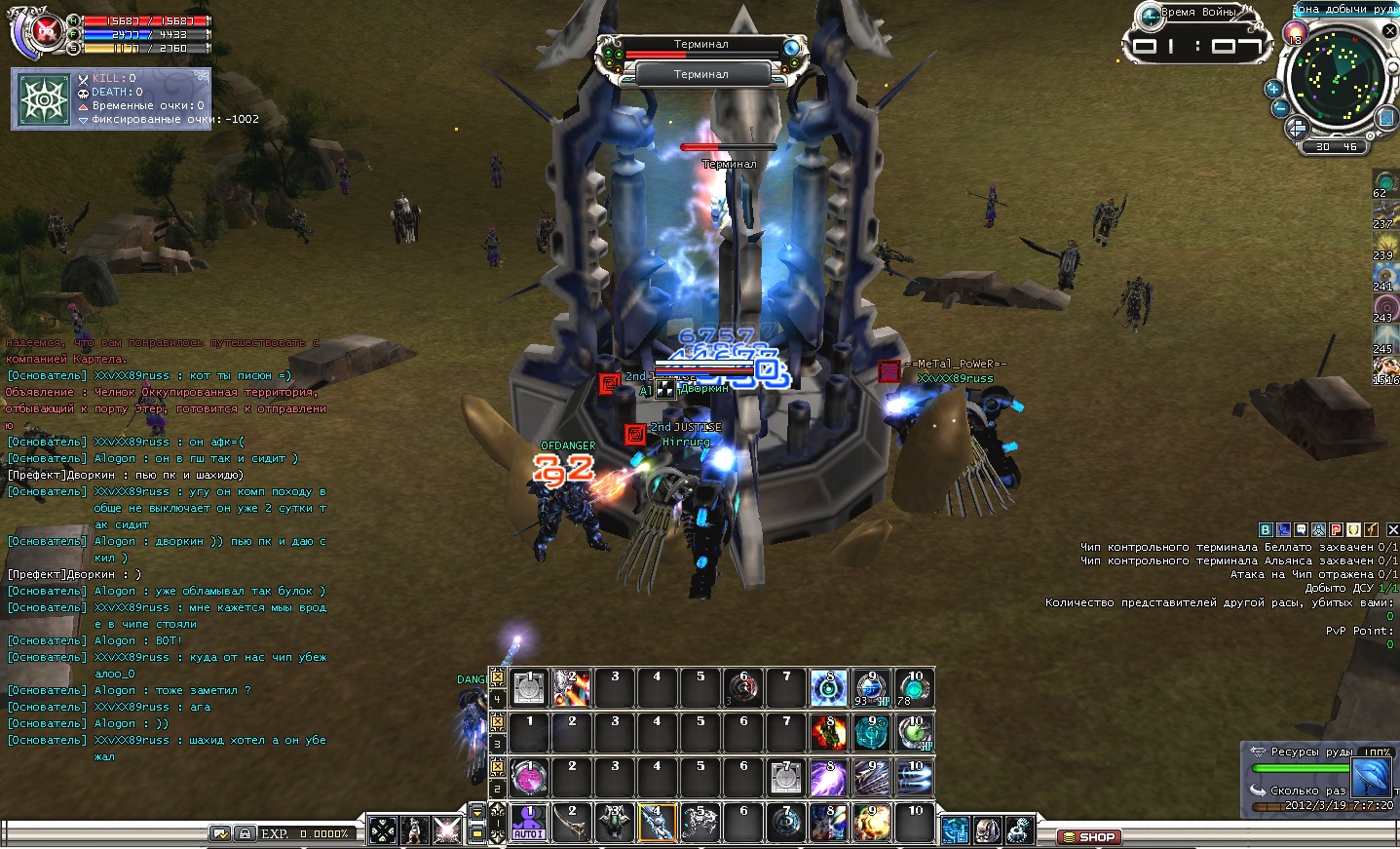Select the curved bow weapon slot
This screenshot has height=849, width=1400.
(572, 823)
